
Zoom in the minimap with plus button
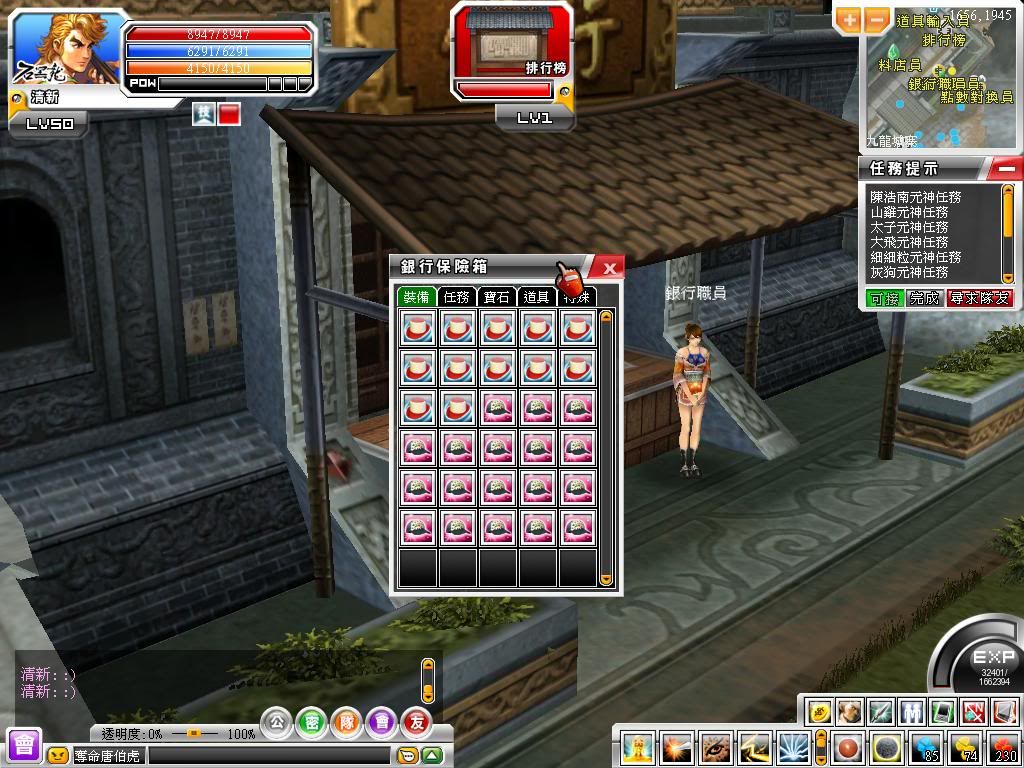tap(849, 18)
